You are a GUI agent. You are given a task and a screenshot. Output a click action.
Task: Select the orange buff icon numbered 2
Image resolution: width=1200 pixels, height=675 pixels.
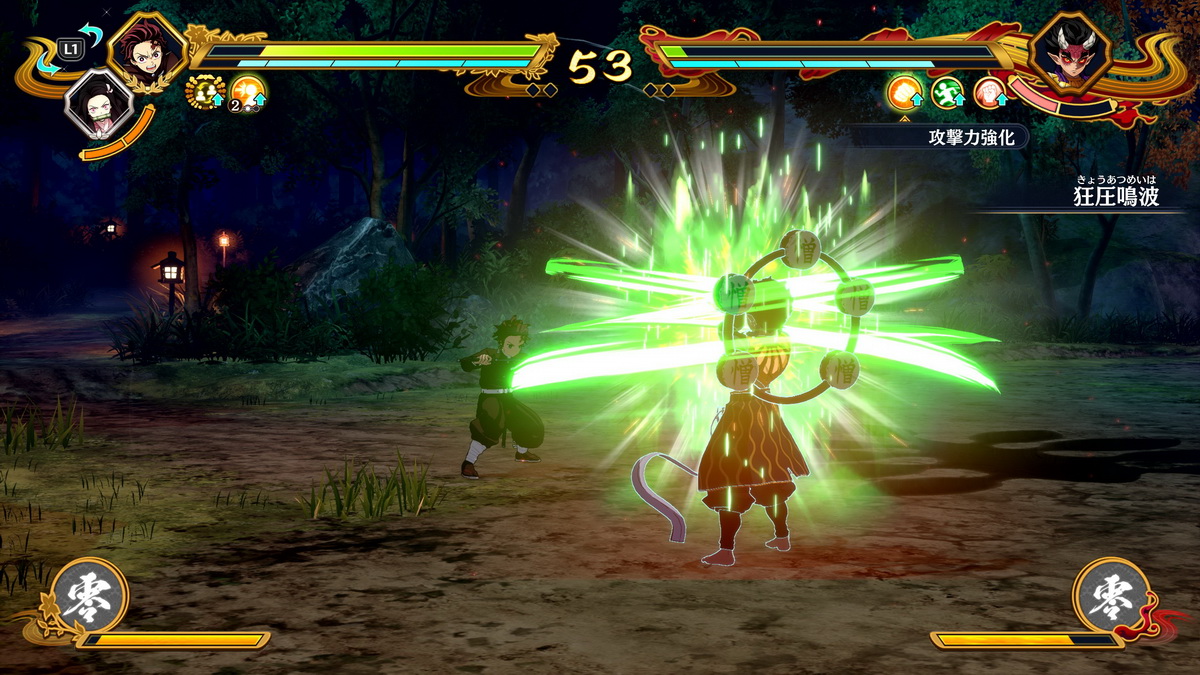[247, 92]
